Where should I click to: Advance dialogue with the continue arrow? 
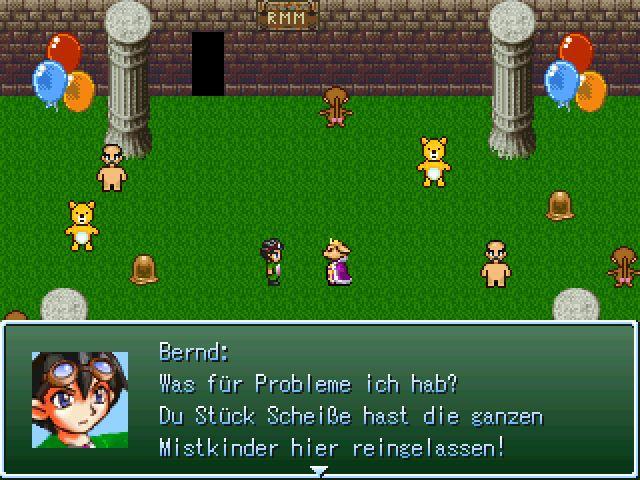[319, 469]
